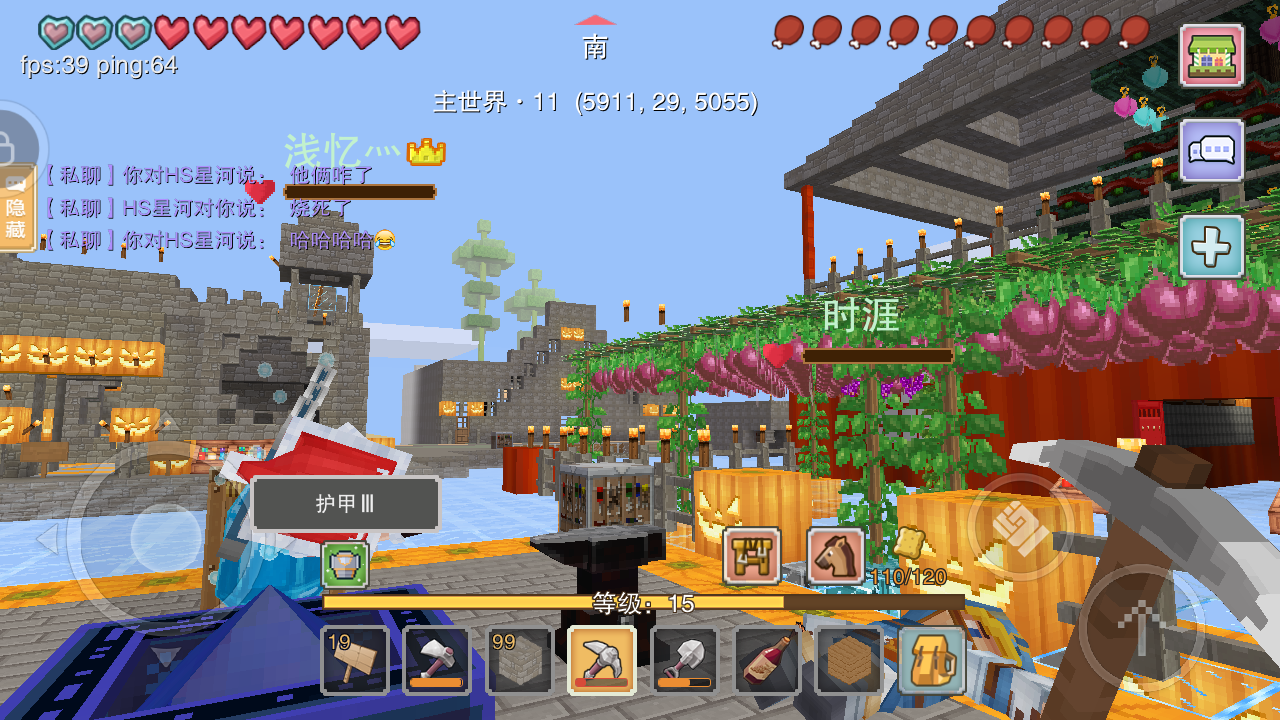Viewport: 1280px width, 720px height.
Task: Tap the horse mount icon
Action: pos(836,556)
